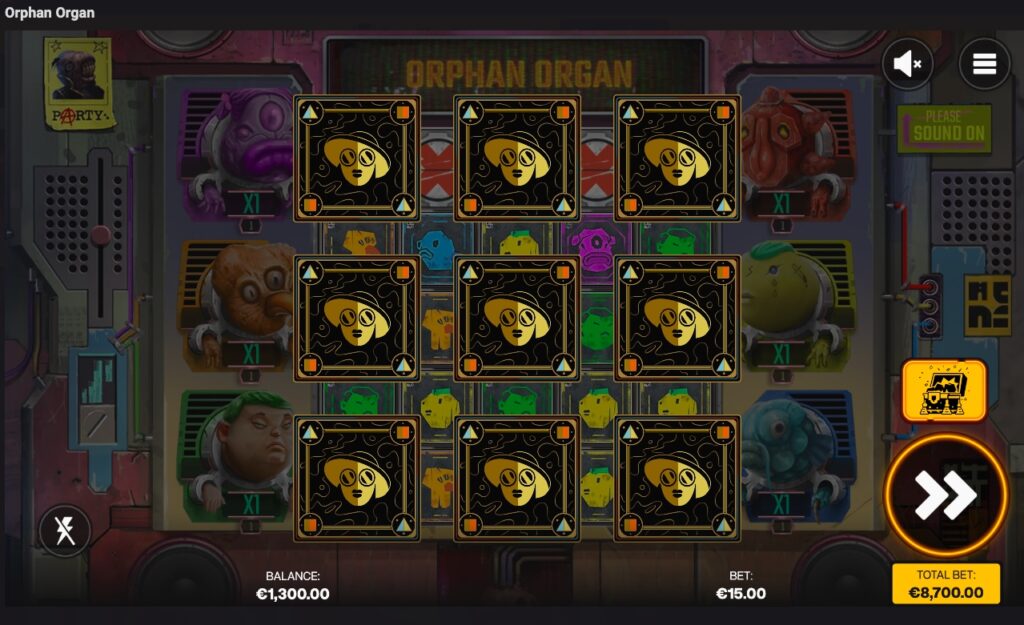Viewport: 1024px width, 625px height.
Task: Open the yellow treasure chest bonus button
Action: (x=944, y=390)
